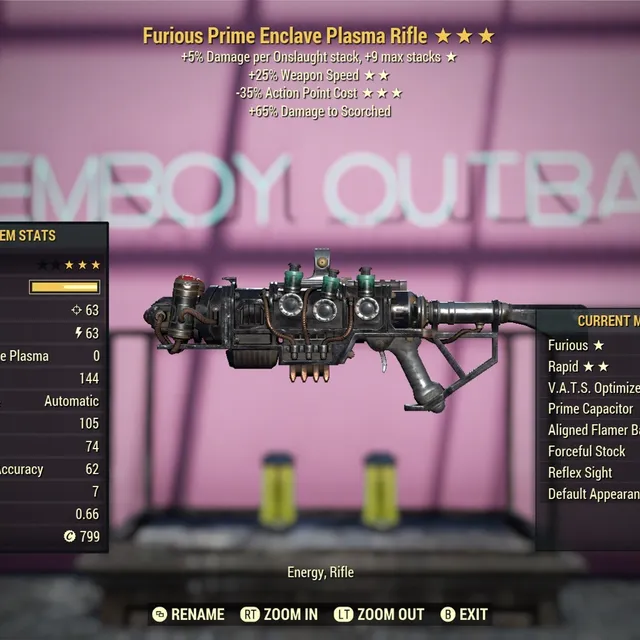The width and height of the screenshot is (640, 640).
Task: Select the Furious mod entry
Action: coord(576,345)
